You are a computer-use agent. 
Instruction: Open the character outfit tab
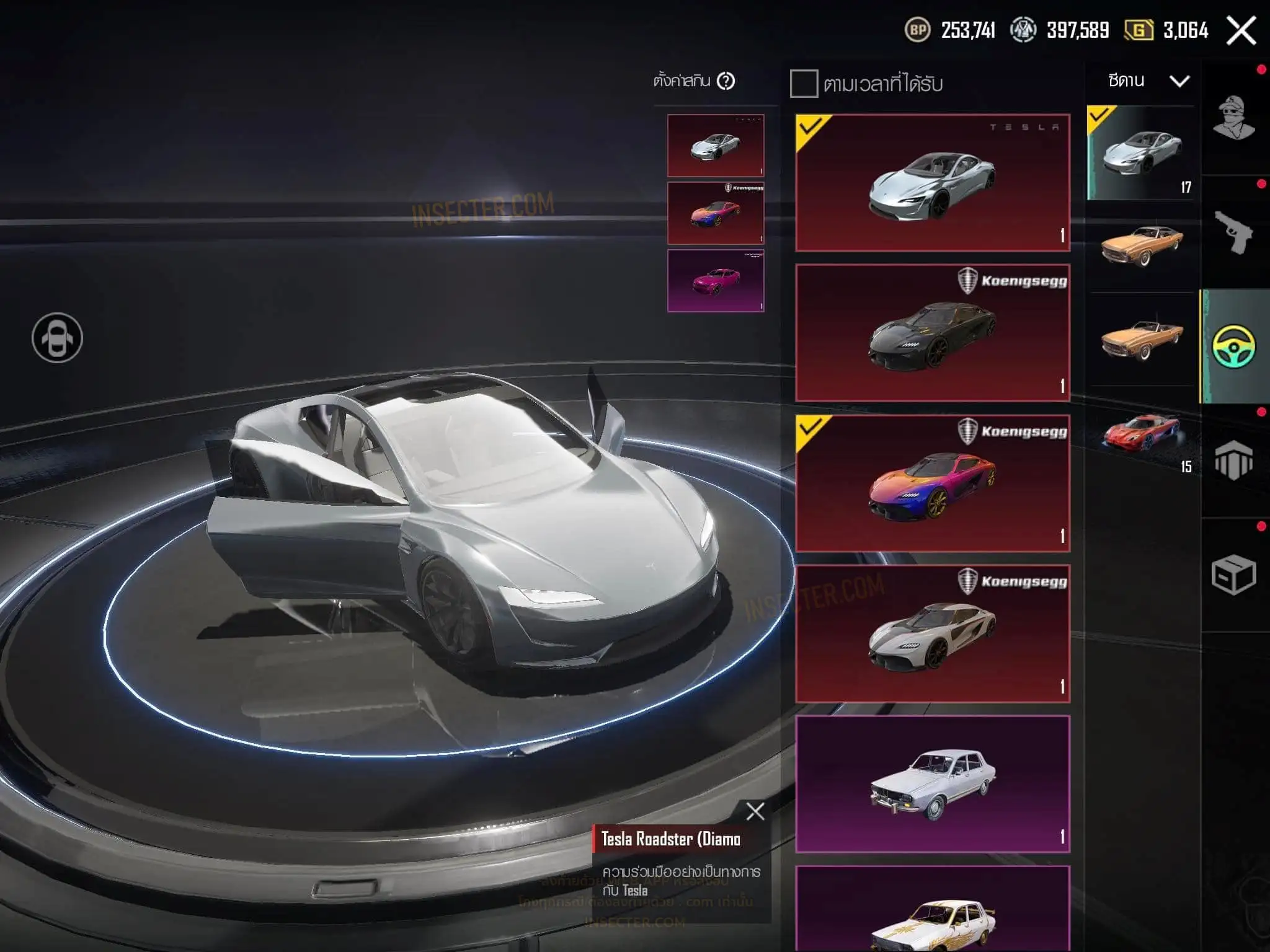1234,118
